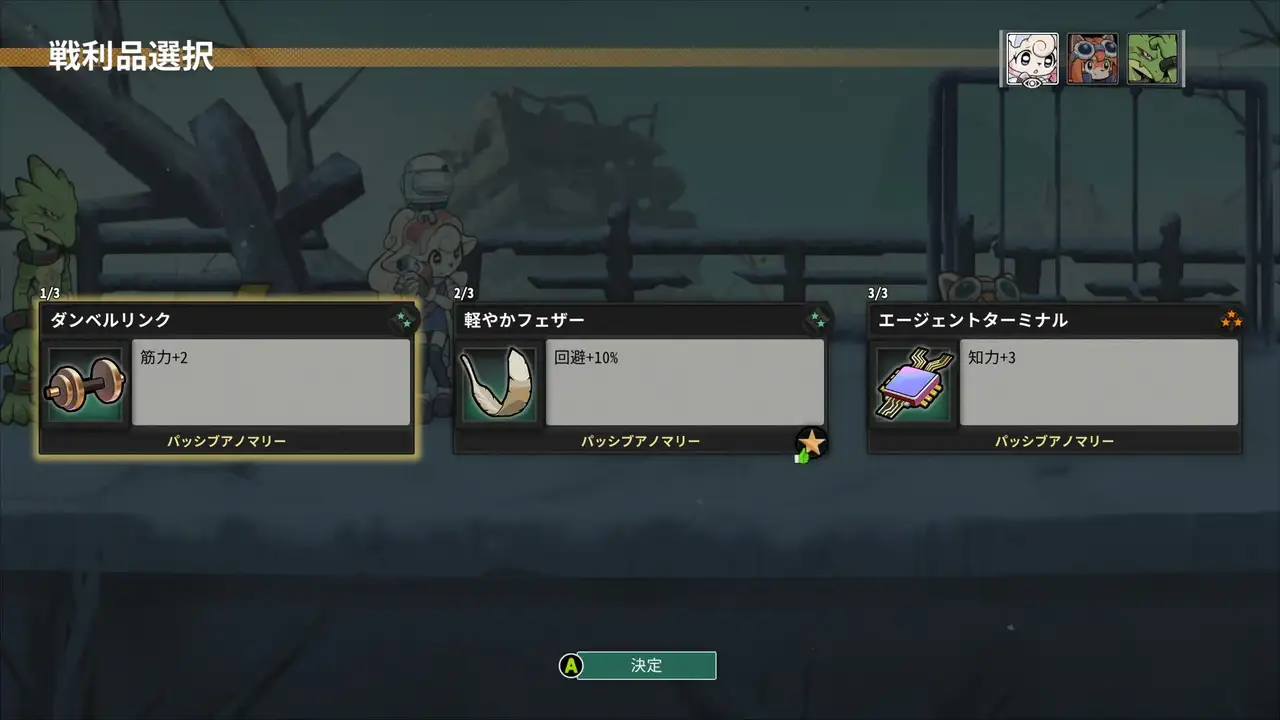Image resolution: width=1280 pixels, height=720 pixels.
Task: Click the white-haired character portrait
Action: [x=1032, y=59]
